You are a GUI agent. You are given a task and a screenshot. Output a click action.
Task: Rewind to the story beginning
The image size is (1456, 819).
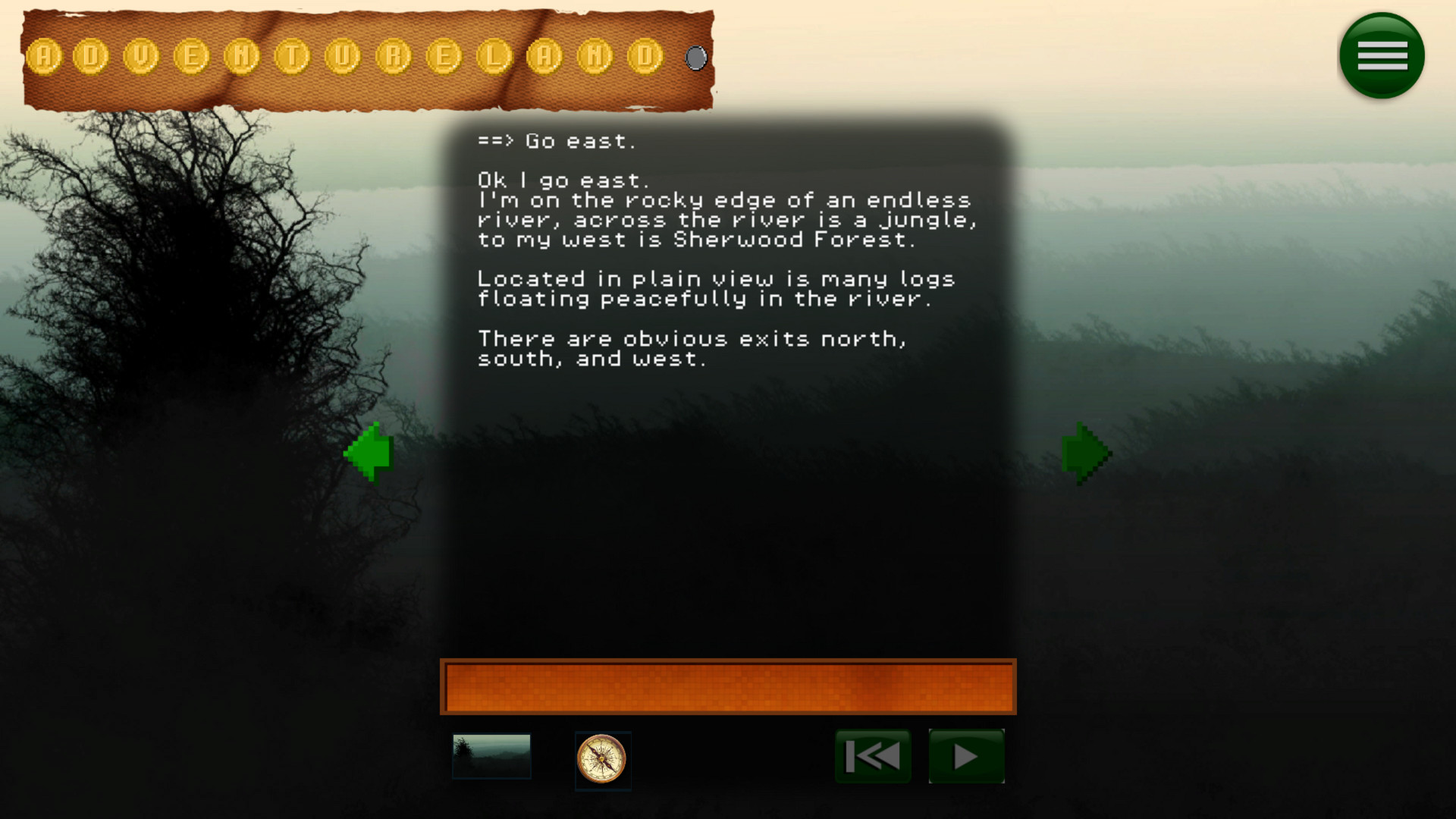(x=872, y=755)
